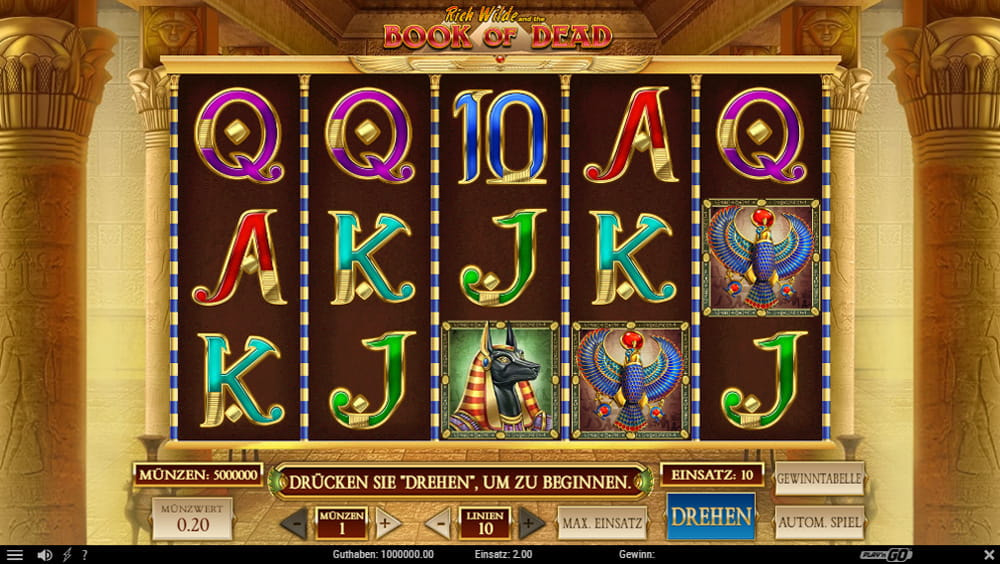The width and height of the screenshot is (1000, 564).
Task: Spin the reels with the DREHEN button
Action: (x=711, y=517)
